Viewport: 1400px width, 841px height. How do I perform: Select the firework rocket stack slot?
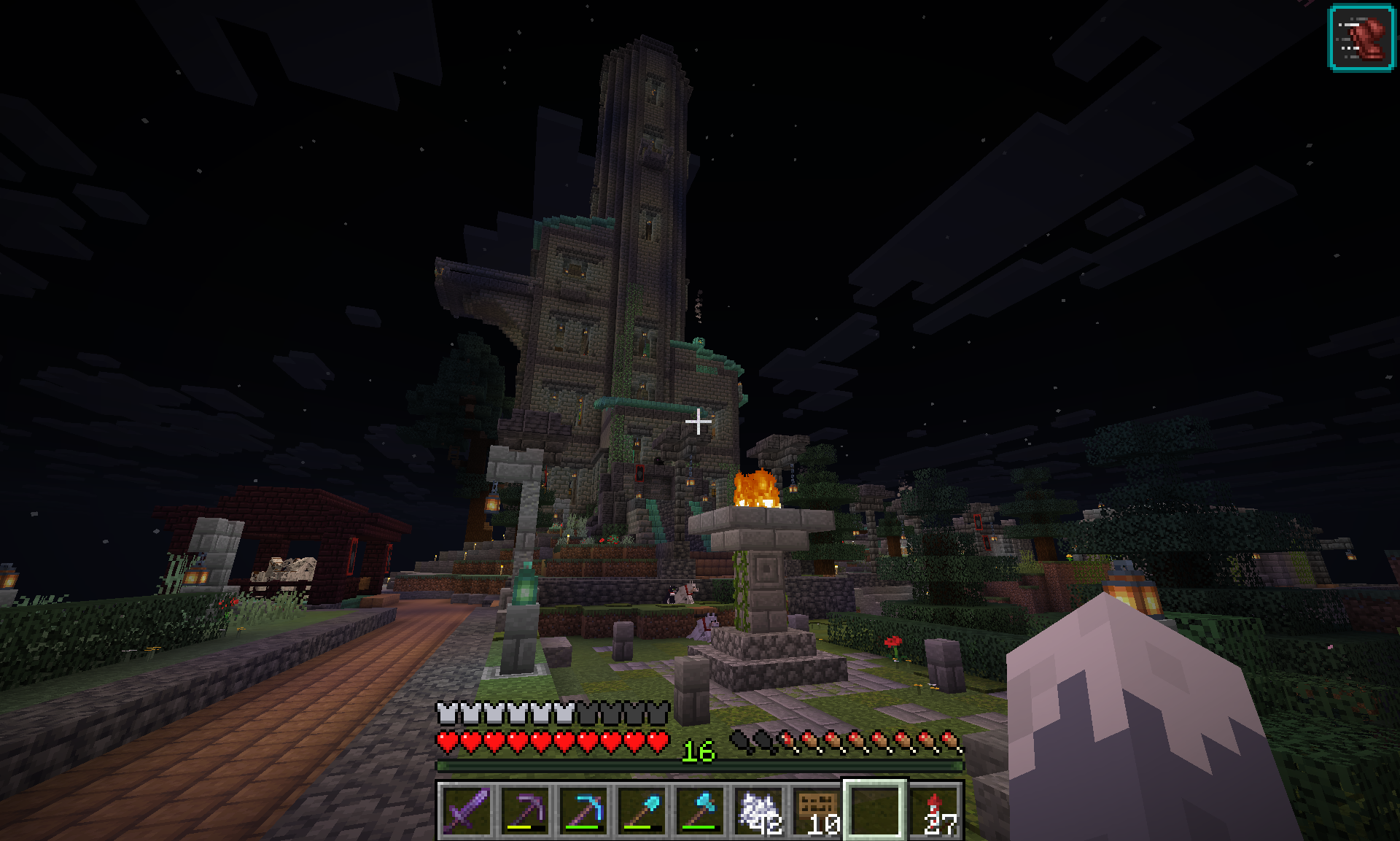[935, 810]
